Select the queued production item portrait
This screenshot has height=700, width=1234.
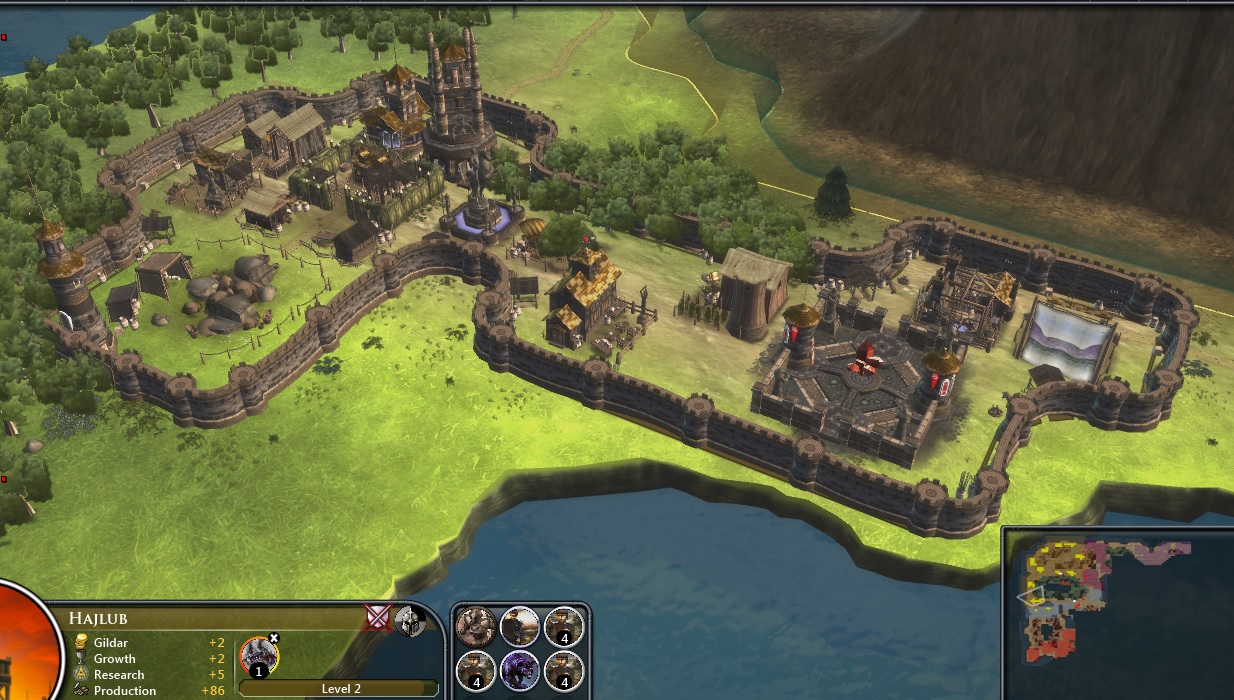[258, 657]
